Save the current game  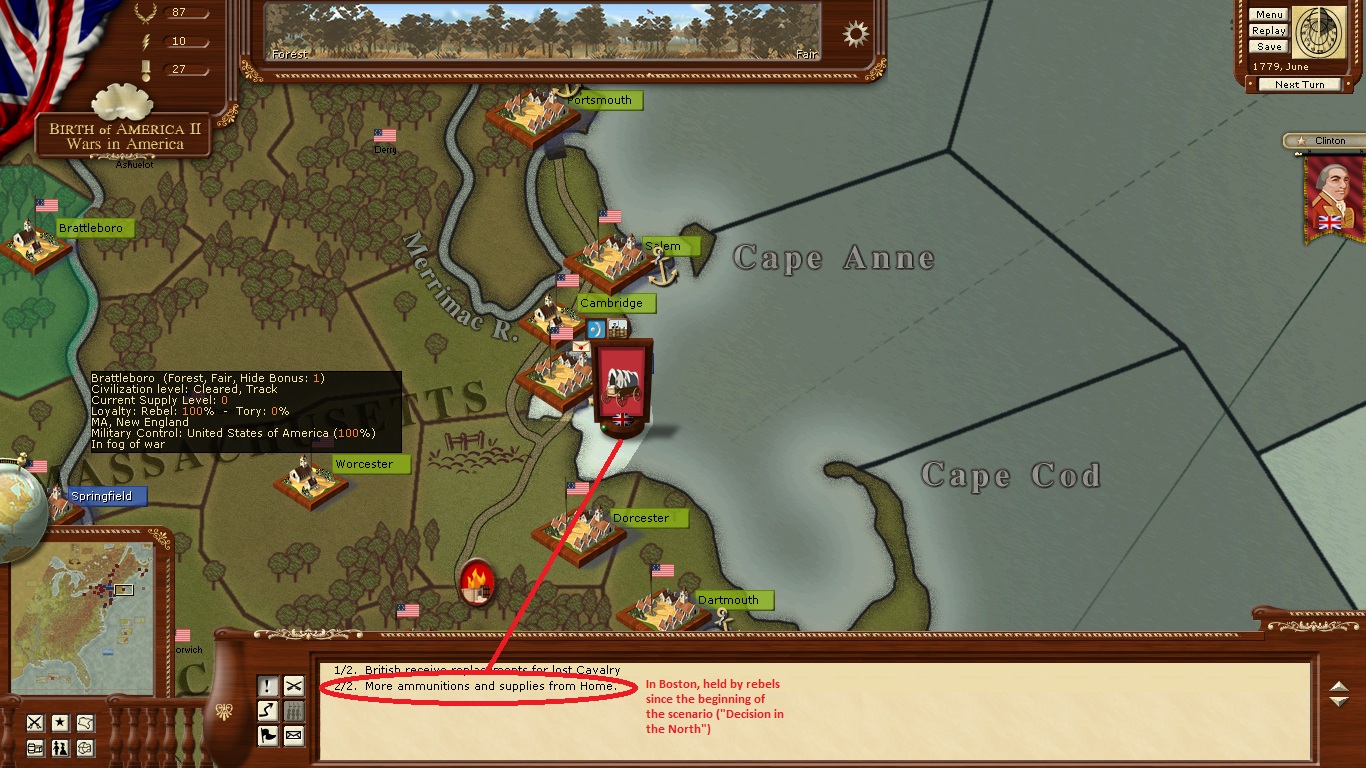1269,47
